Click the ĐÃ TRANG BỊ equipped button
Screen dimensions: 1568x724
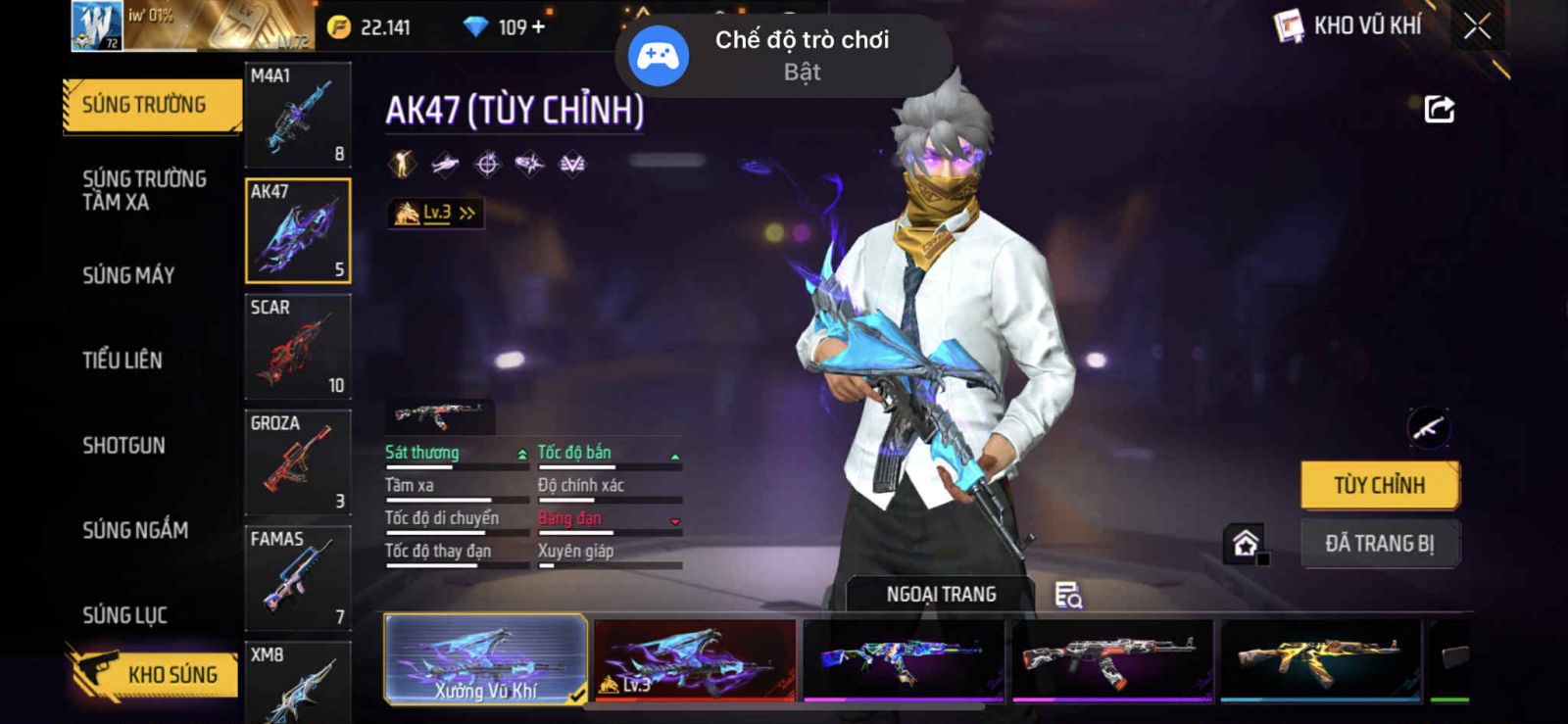[1379, 544]
